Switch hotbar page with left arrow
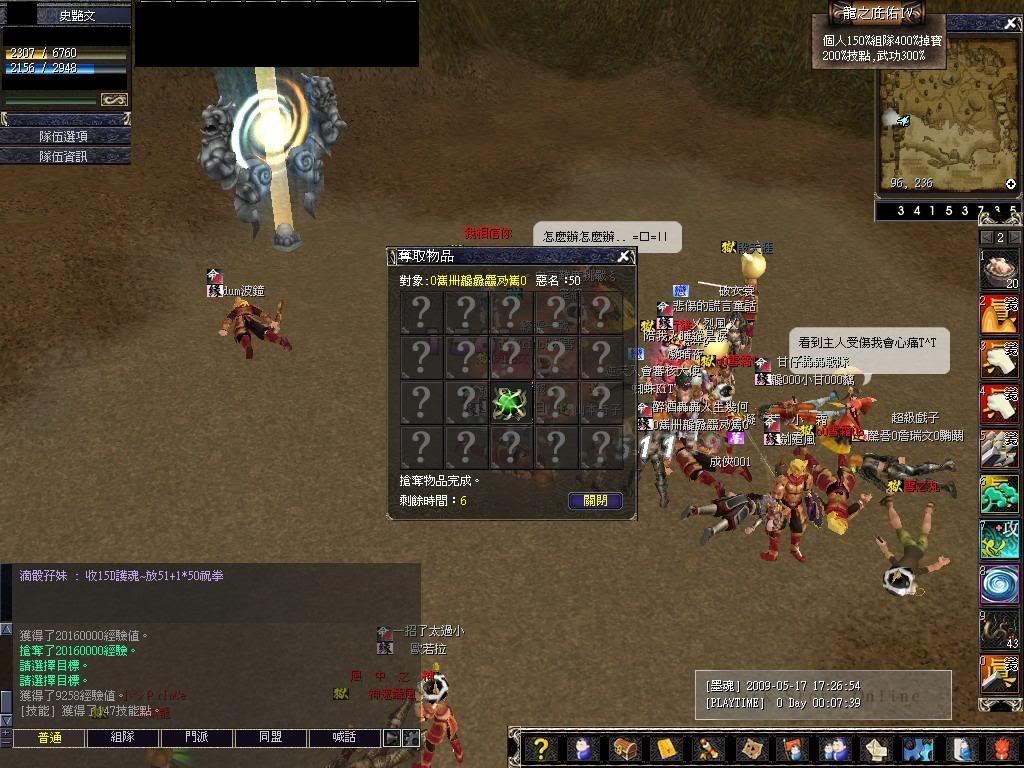The width and height of the screenshot is (1024, 768). coord(985,237)
